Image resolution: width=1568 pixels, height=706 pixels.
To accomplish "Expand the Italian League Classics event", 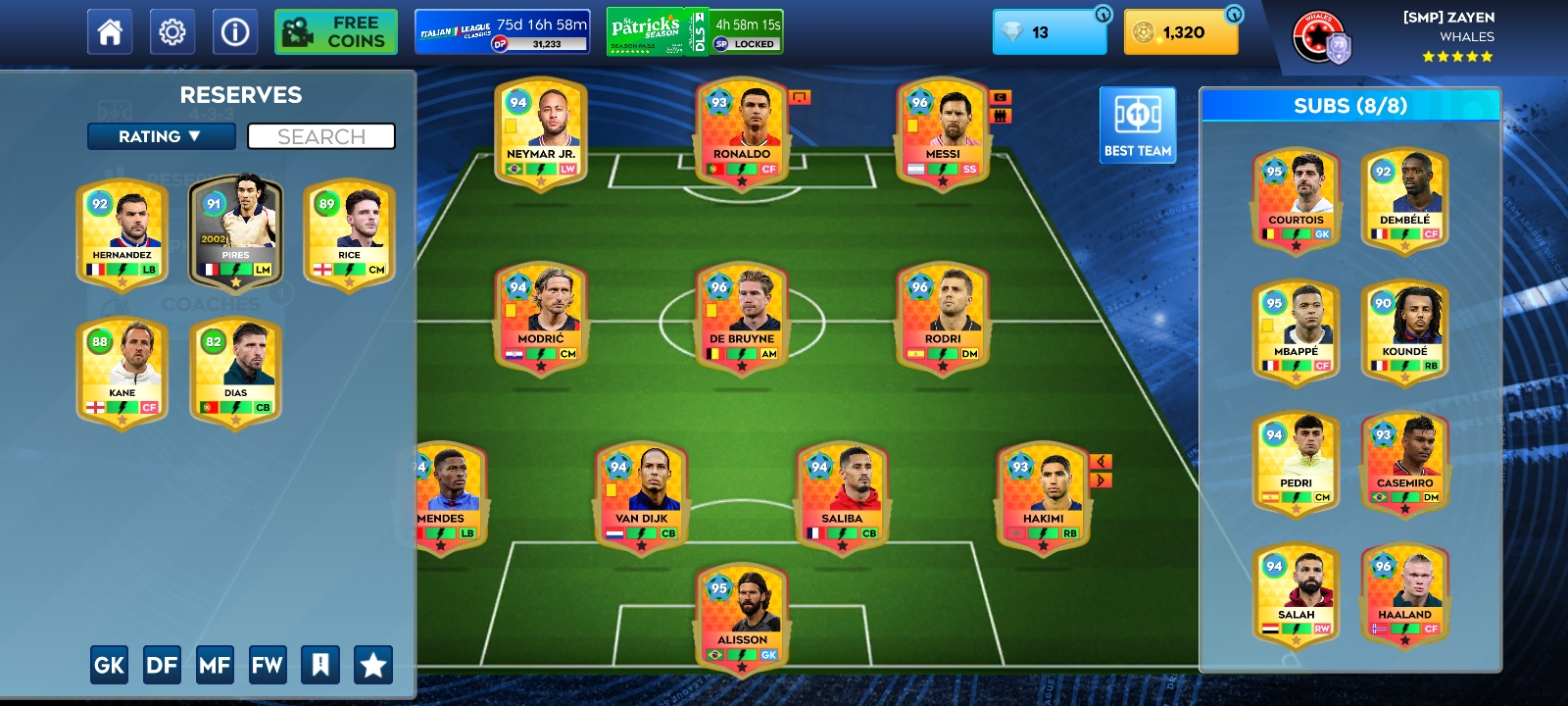I will coord(501,30).
